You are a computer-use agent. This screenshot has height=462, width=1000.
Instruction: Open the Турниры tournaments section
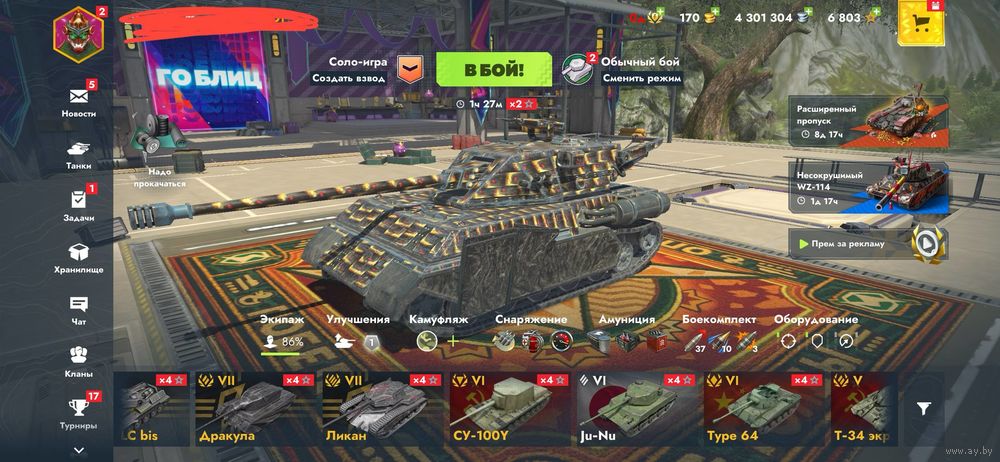(x=79, y=412)
